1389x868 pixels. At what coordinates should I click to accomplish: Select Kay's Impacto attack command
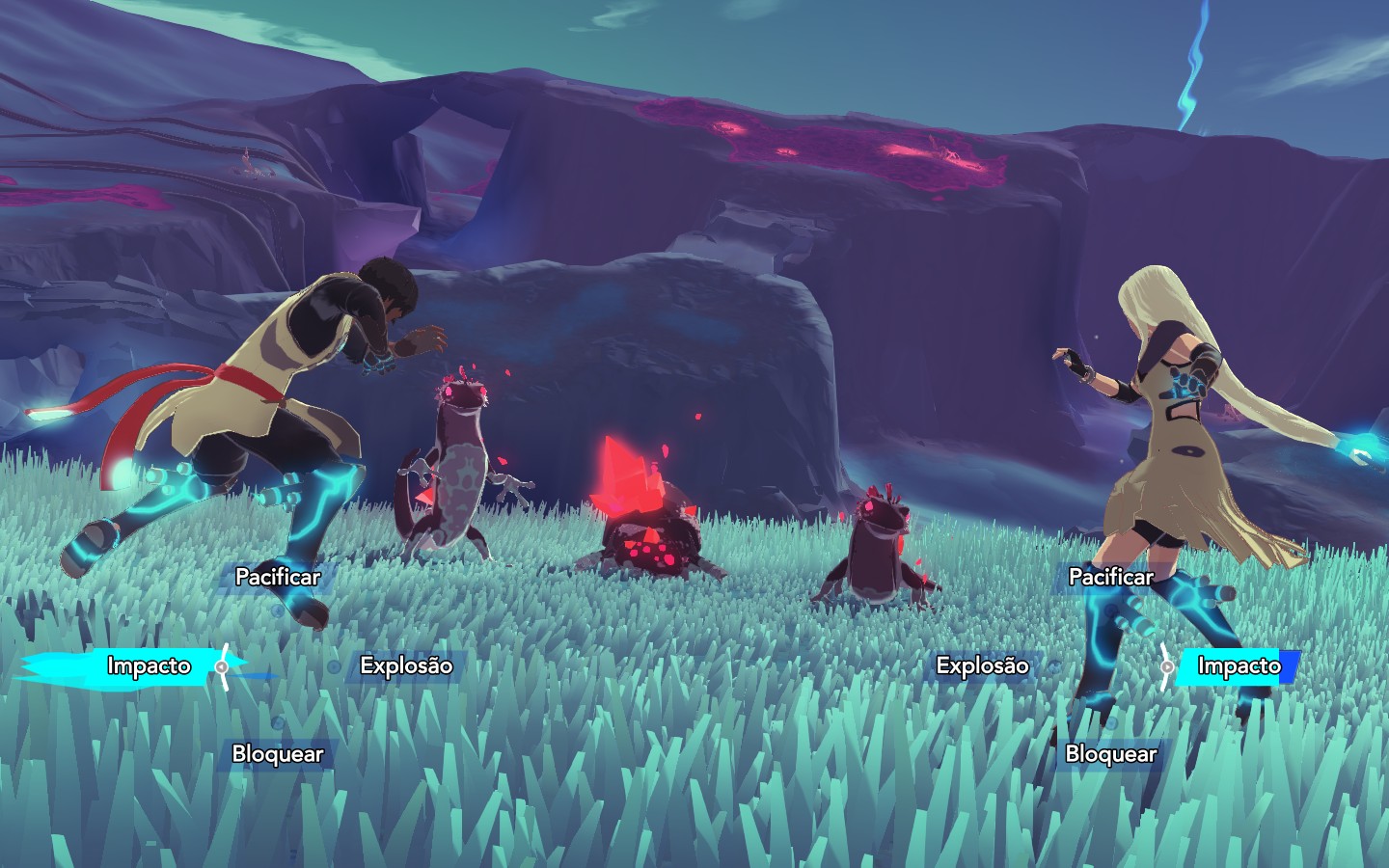(149, 665)
